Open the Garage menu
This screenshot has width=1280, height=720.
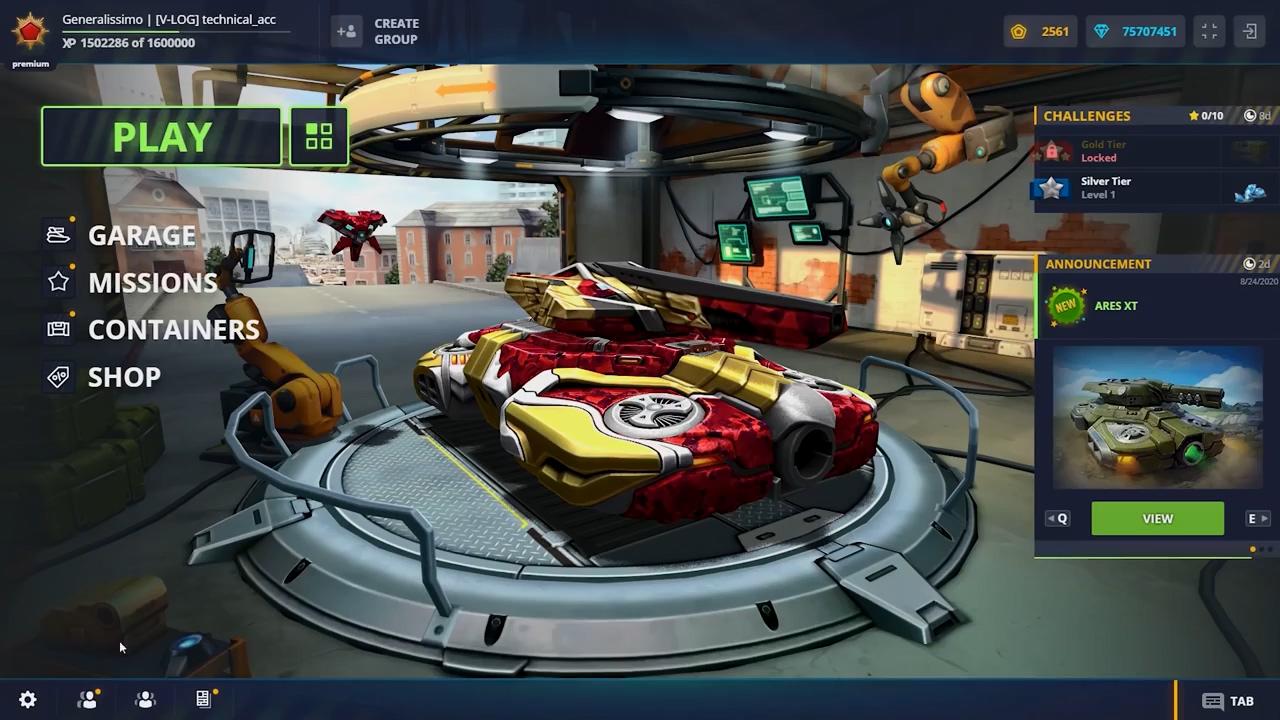click(x=141, y=235)
